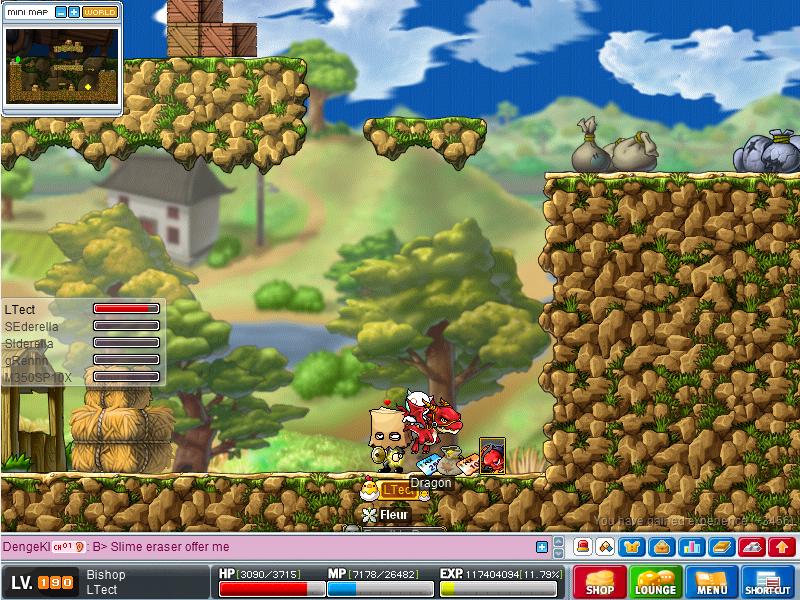The width and height of the screenshot is (800, 600).
Task: Click the red up-arrow icon
Action: point(783,547)
